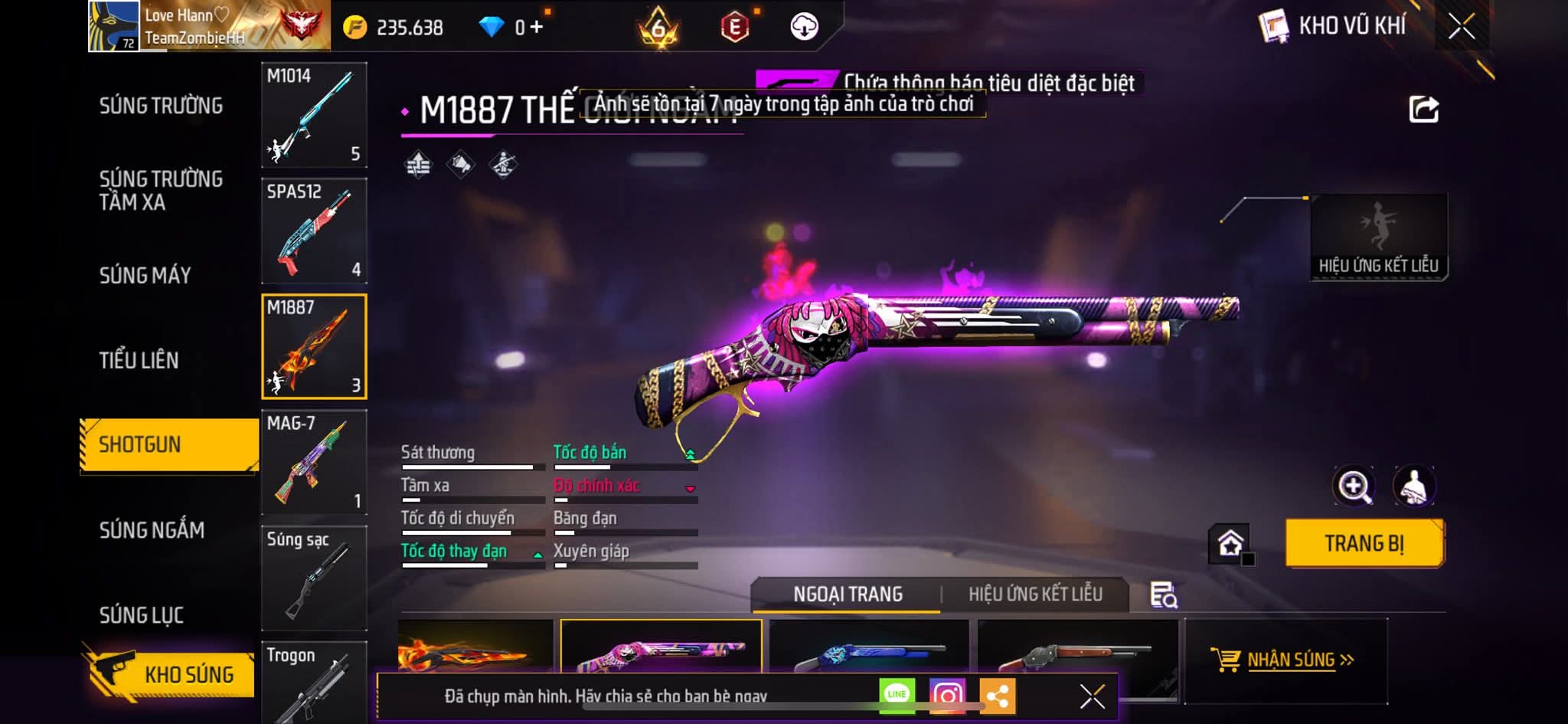Select the Súng sạc weapon slot
The width and height of the screenshot is (1568, 724).
pos(314,578)
